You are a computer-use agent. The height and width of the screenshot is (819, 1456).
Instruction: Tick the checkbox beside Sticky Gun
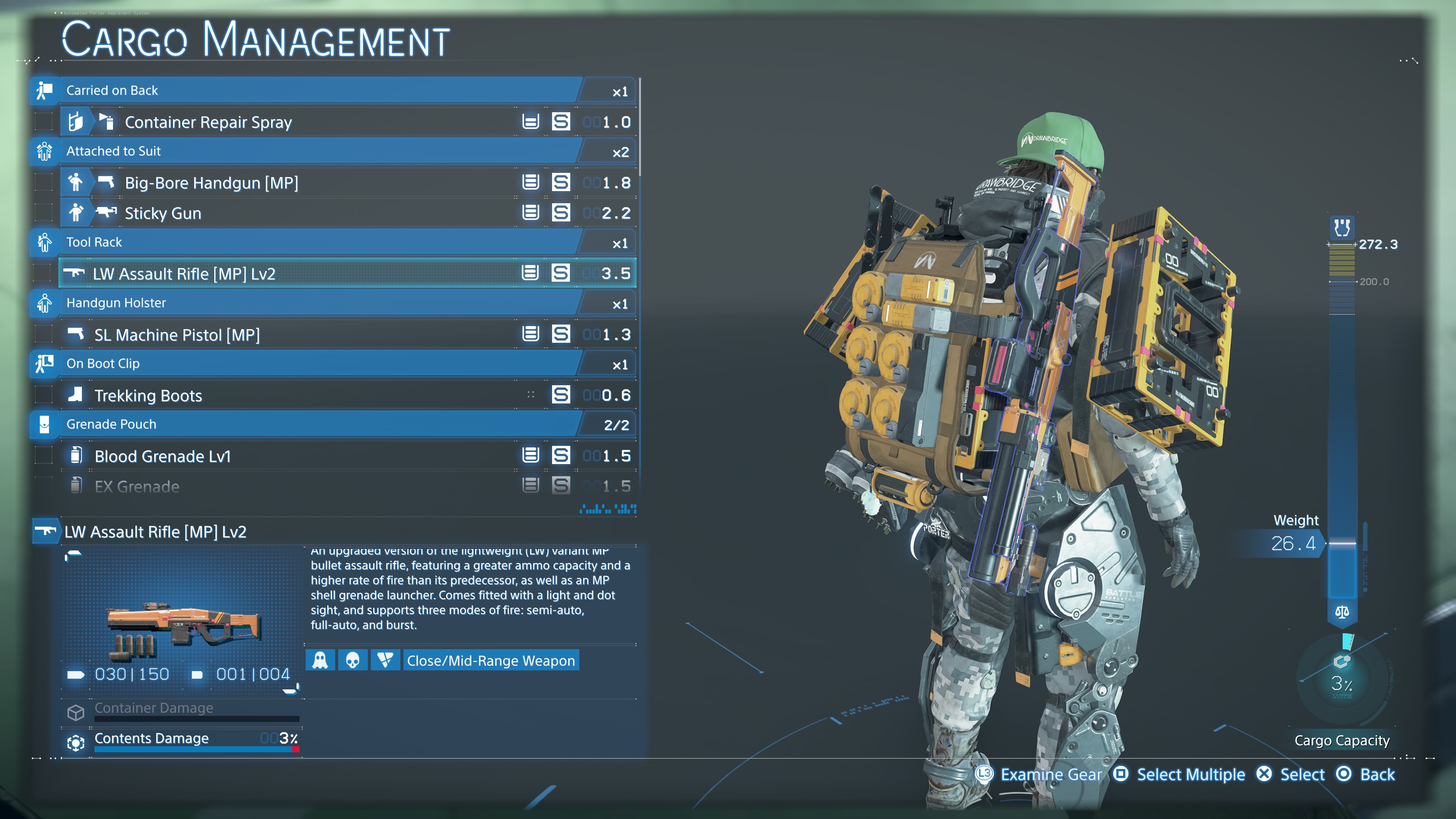(x=44, y=213)
